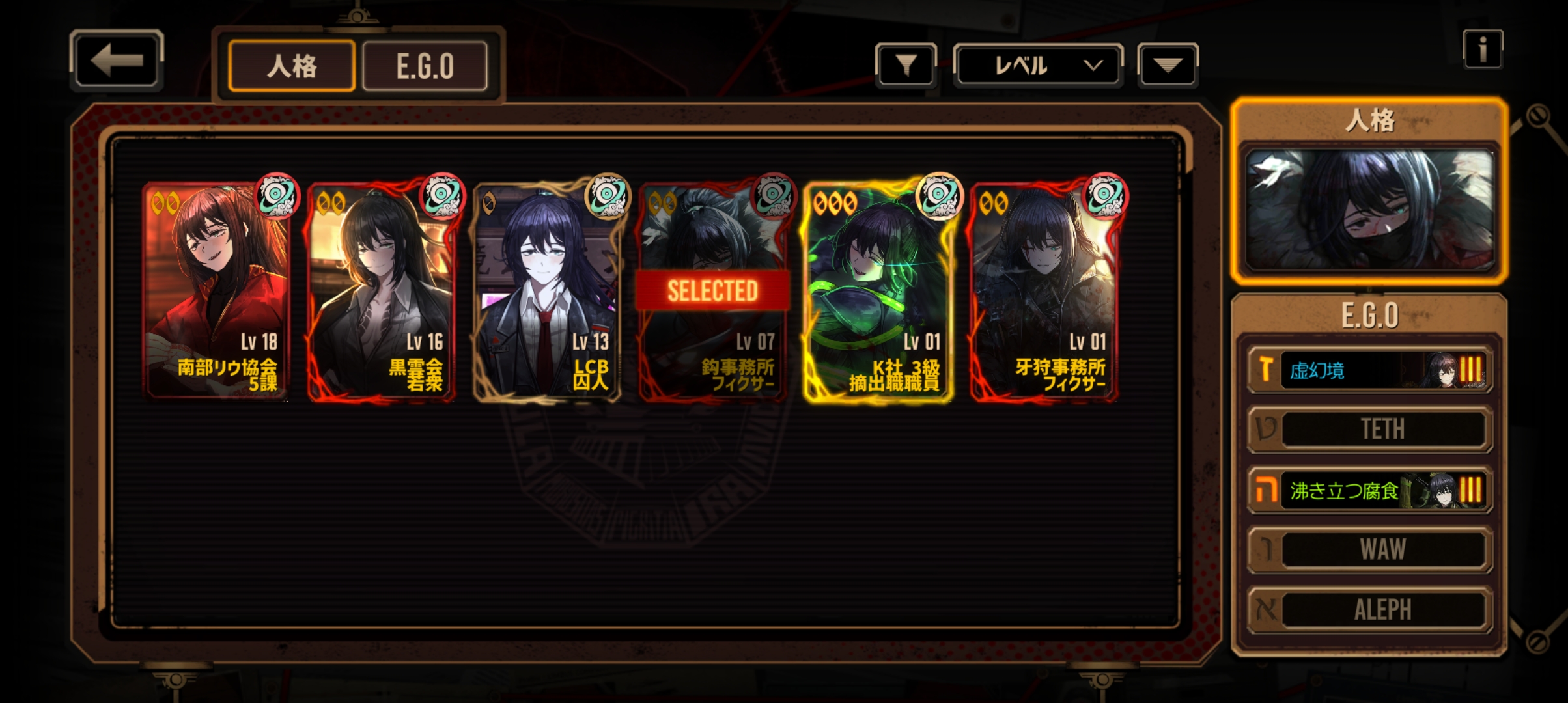The width and height of the screenshot is (1568, 703).
Task: Click the SELECTED 鈎事務所 フィクサー card
Action: point(712,291)
